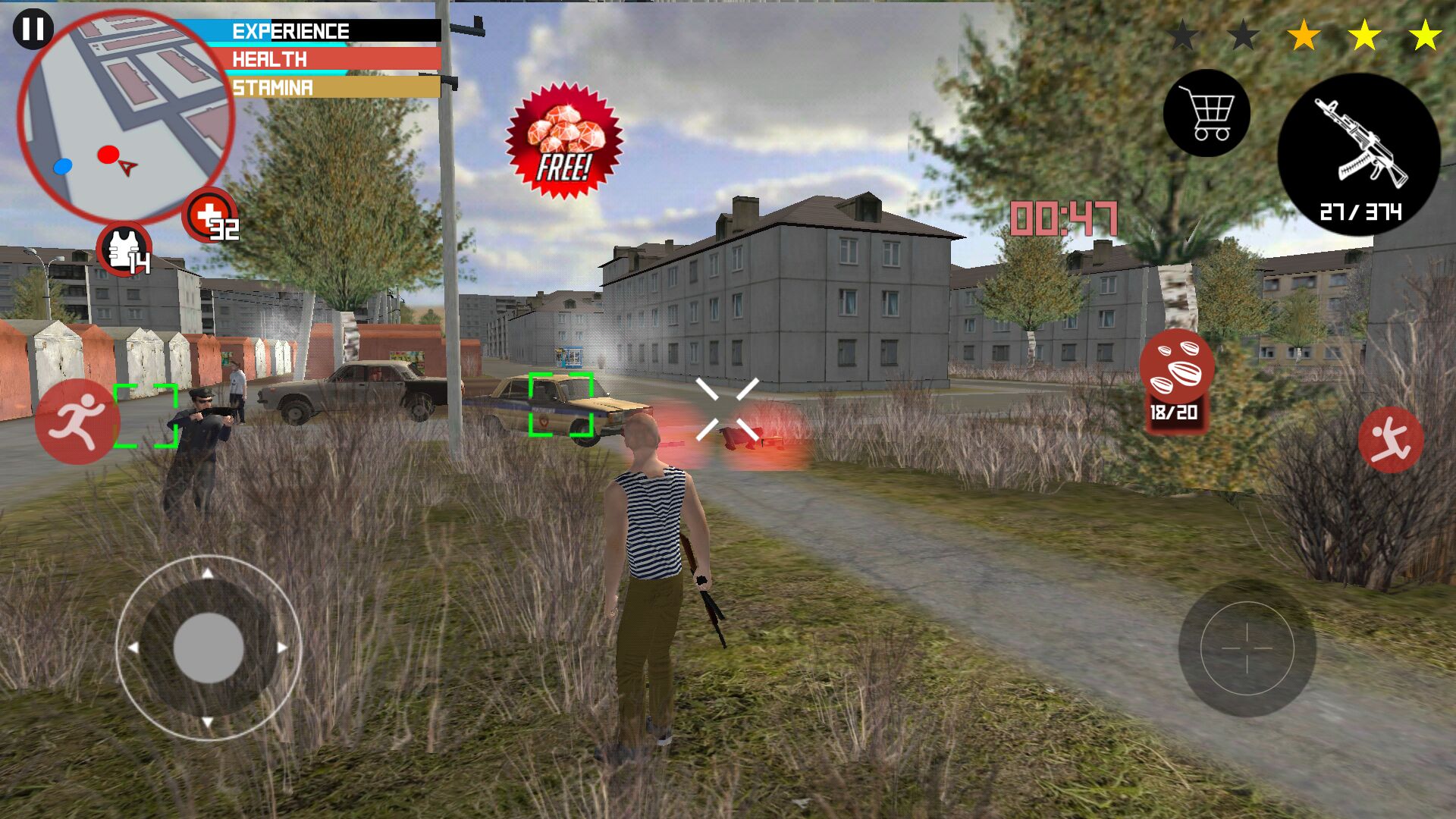1456x819 pixels.
Task: Tap the virtual movement joystick
Action: tap(209, 648)
